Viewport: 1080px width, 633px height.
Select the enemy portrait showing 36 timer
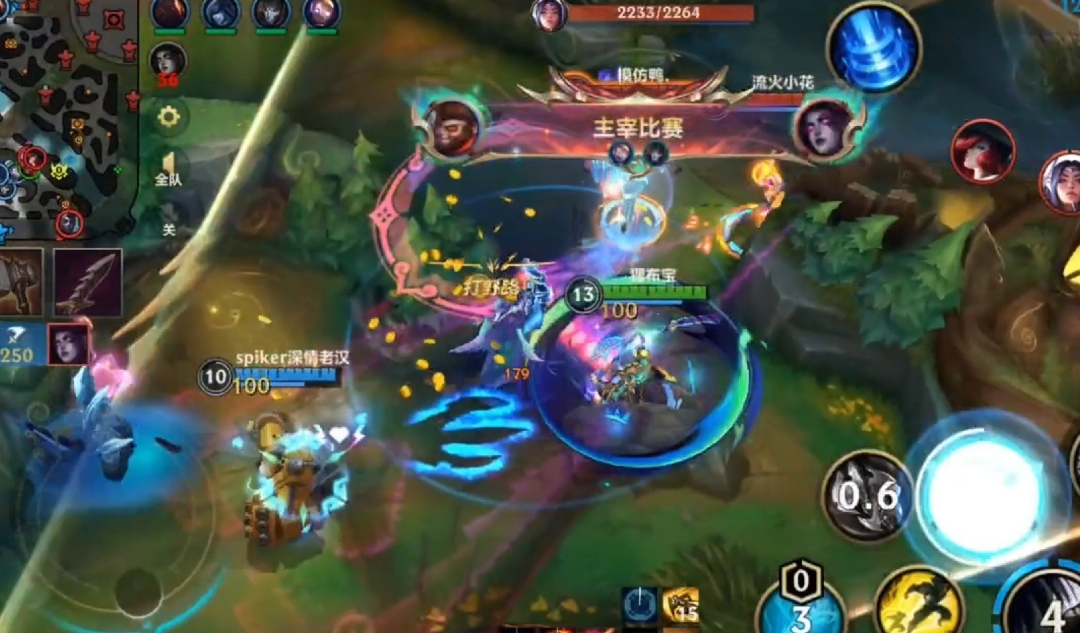click(168, 62)
